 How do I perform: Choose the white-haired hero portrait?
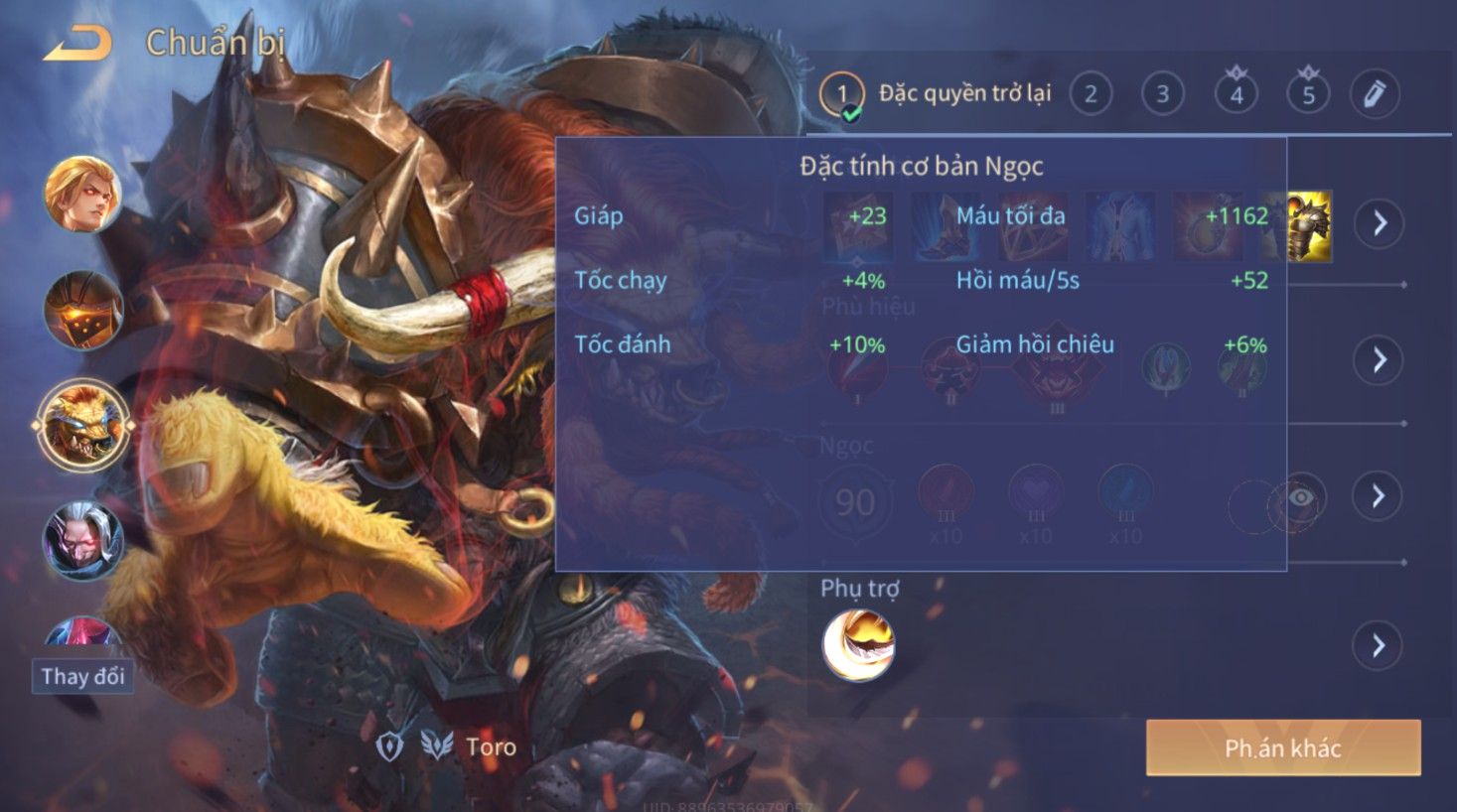tap(82, 541)
